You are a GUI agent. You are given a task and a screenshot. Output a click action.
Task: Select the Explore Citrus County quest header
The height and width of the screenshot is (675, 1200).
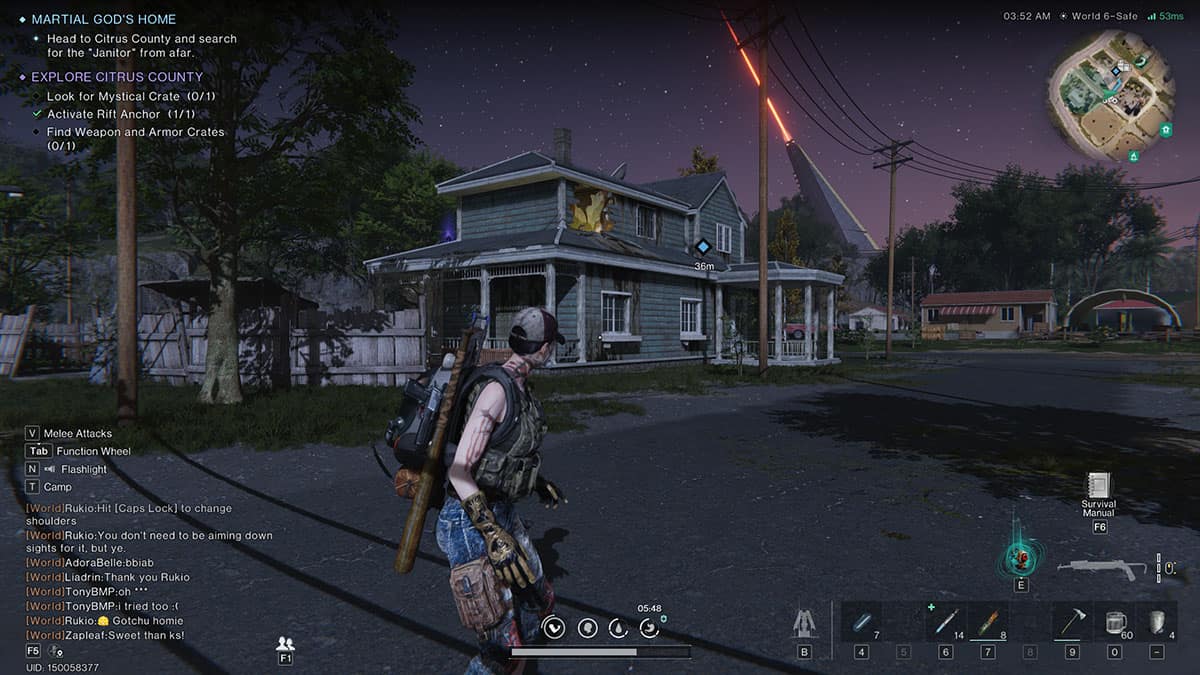click(x=116, y=77)
